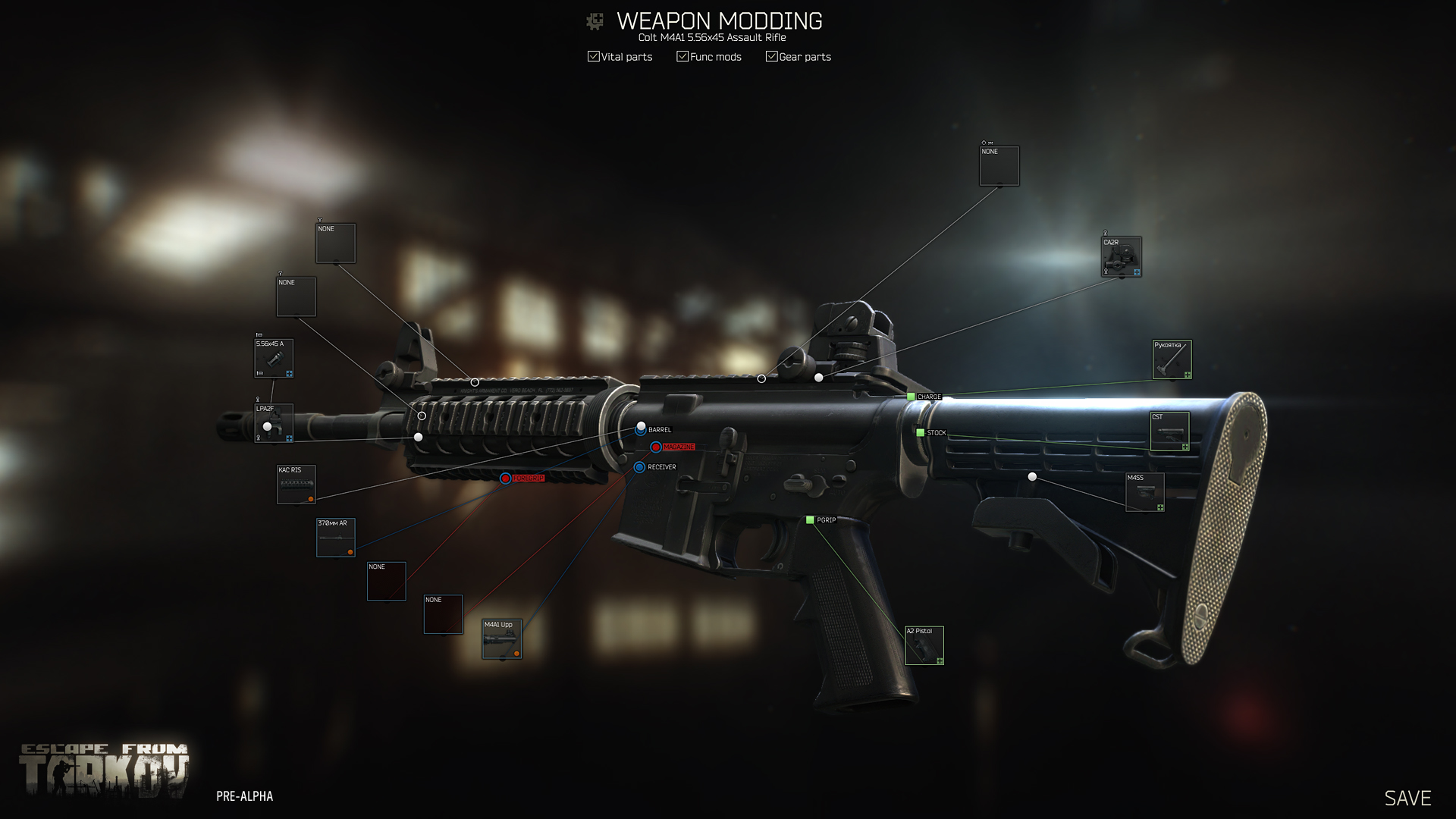
Task: Click the red MAGAZINE attachment marker
Action: (x=656, y=447)
